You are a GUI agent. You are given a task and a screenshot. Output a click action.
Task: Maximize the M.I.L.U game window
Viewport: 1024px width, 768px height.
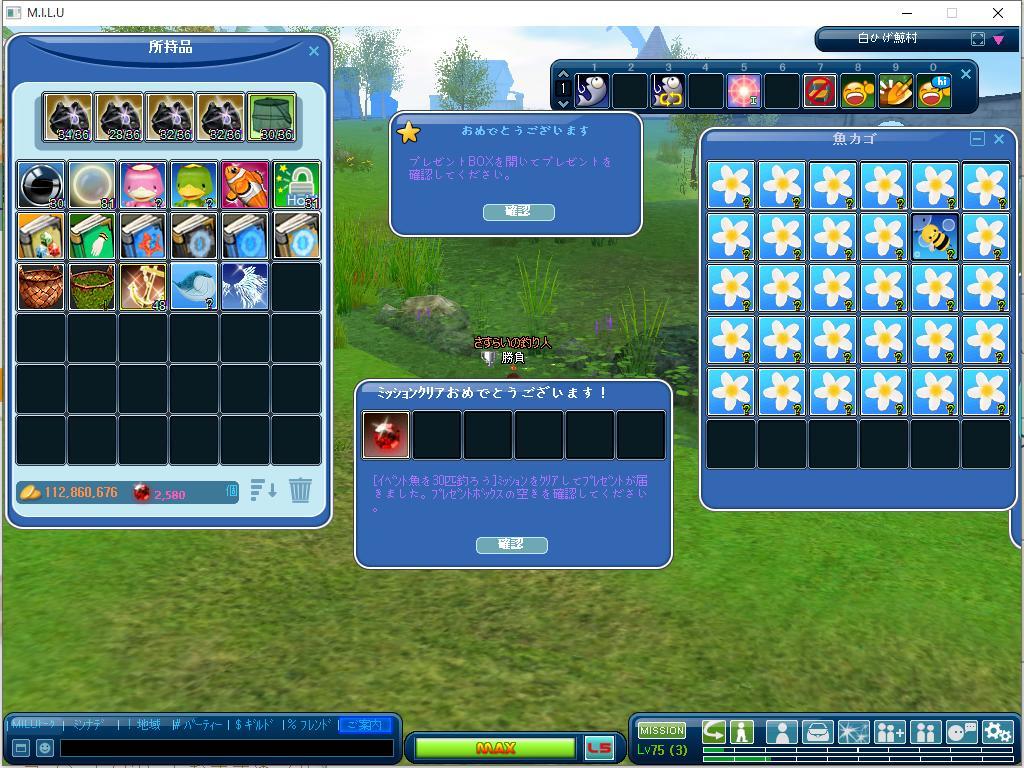pos(952,13)
